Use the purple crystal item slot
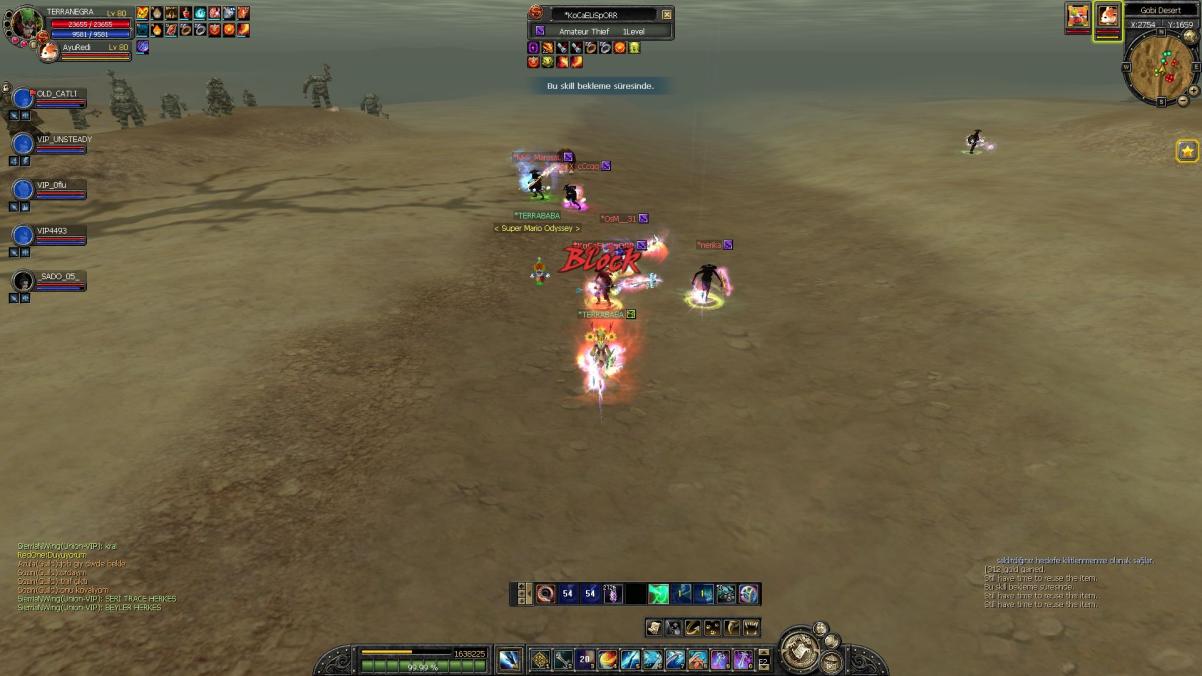Viewport: 1202px width, 676px height. pos(612,594)
